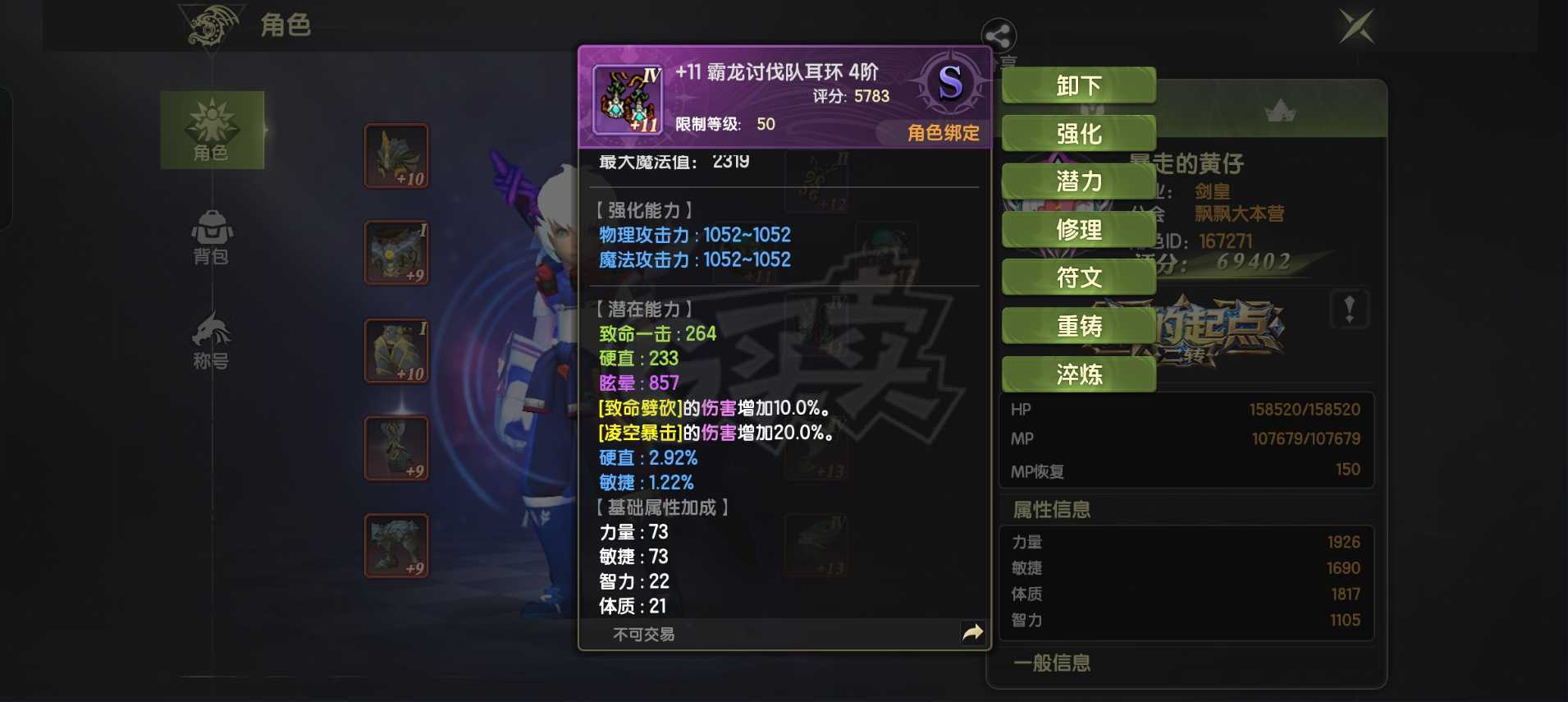Select the 角色 character panel icon

point(212,131)
